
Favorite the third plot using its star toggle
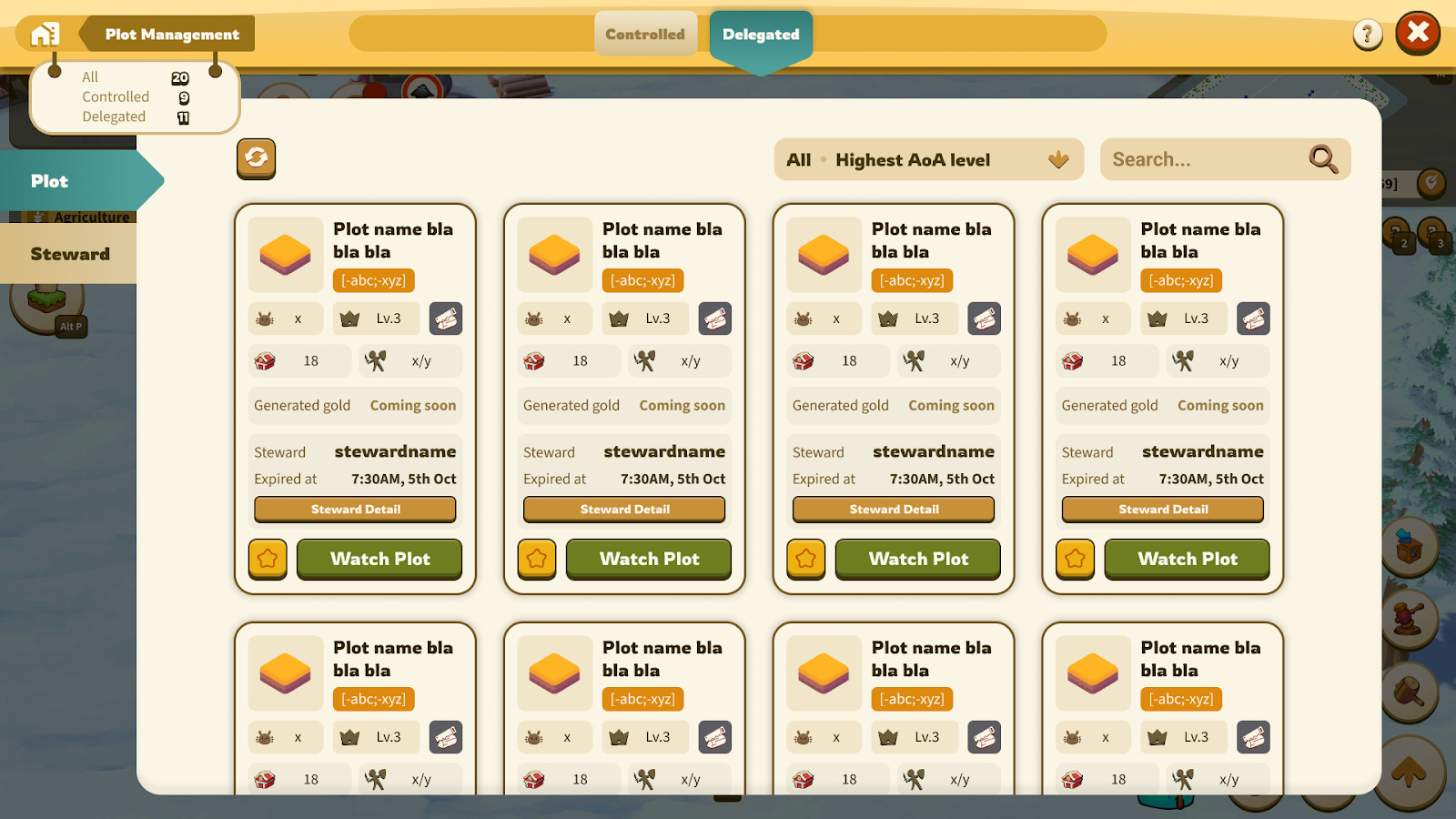805,559
